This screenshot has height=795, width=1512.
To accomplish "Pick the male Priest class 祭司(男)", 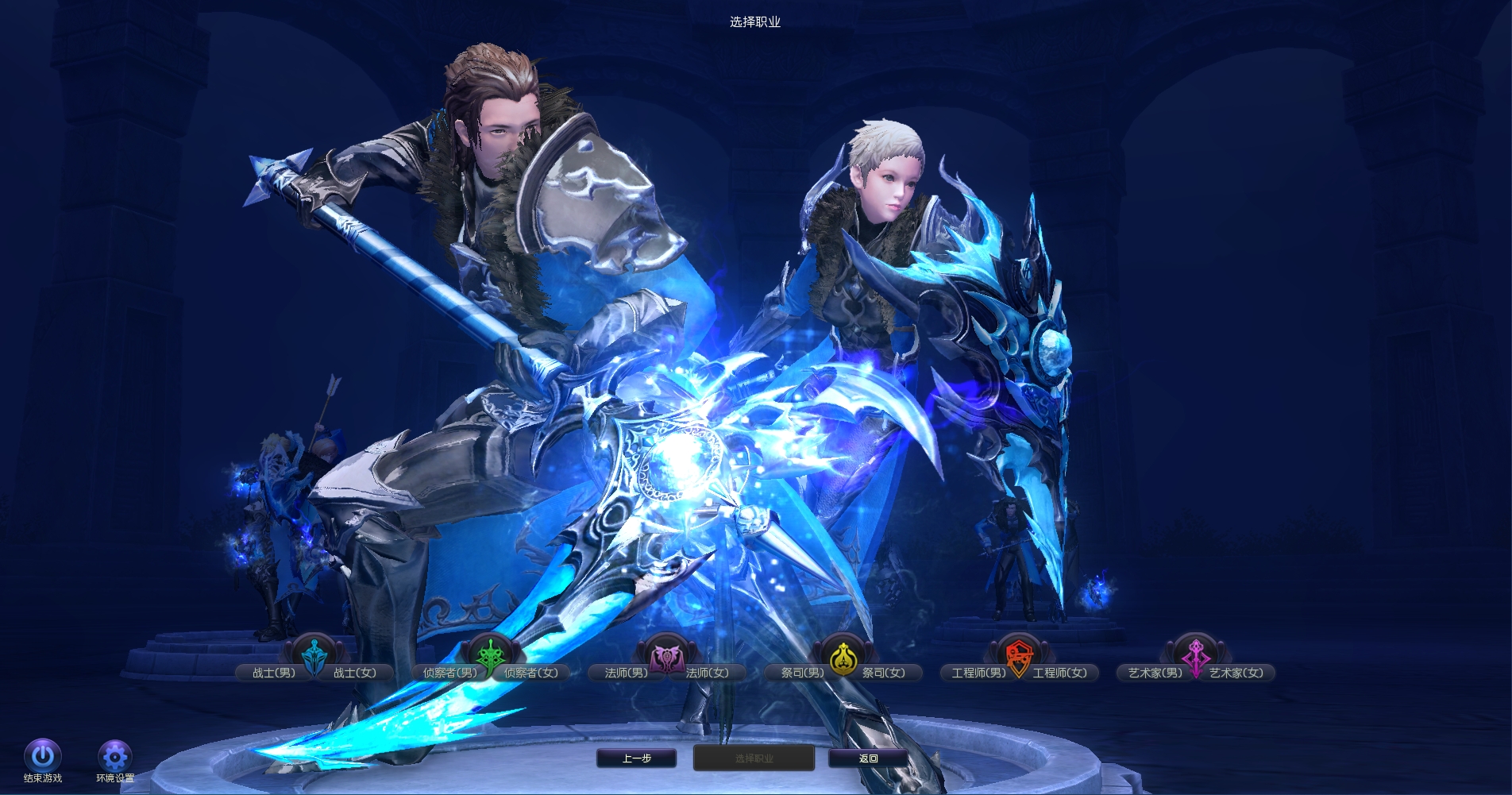I will pos(802,673).
